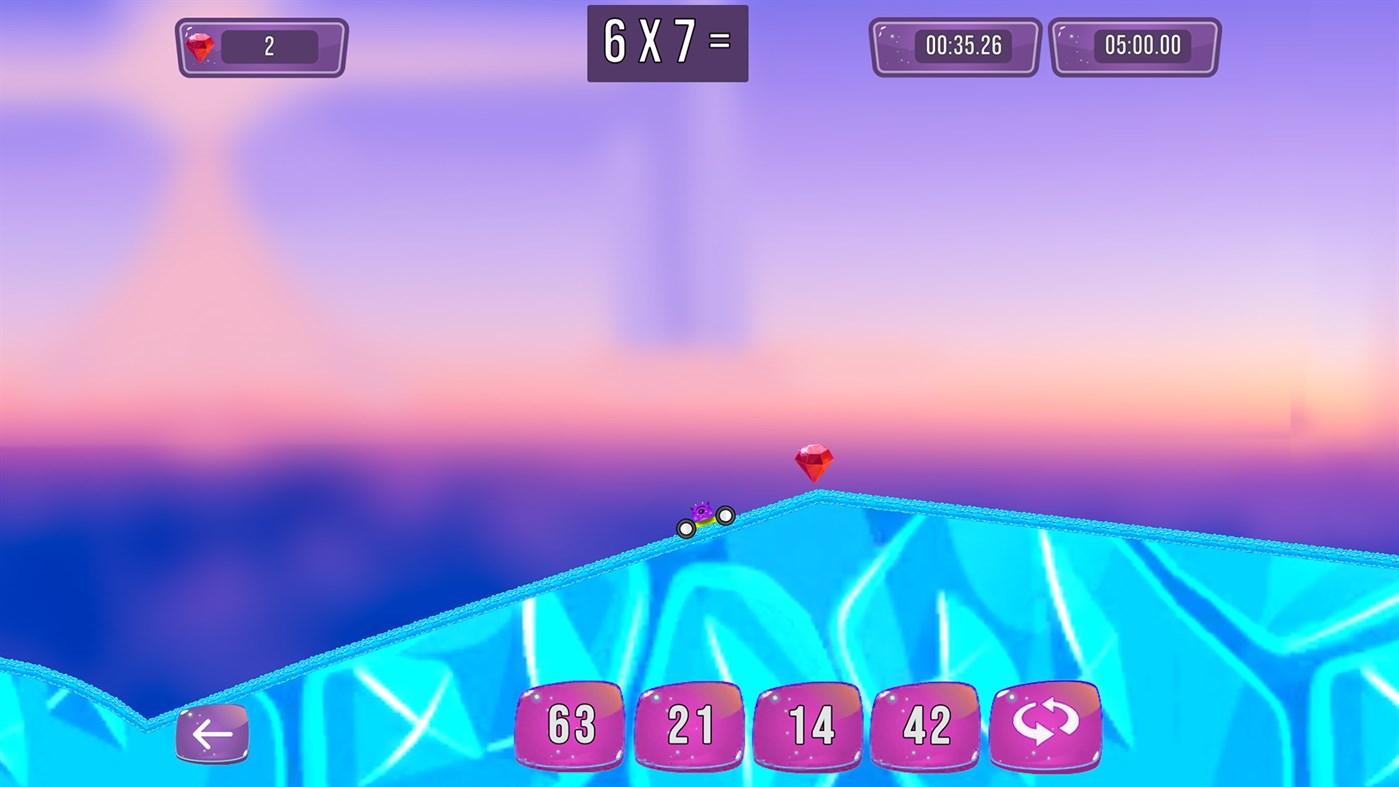Click the buggy's rear wheel

(686, 528)
